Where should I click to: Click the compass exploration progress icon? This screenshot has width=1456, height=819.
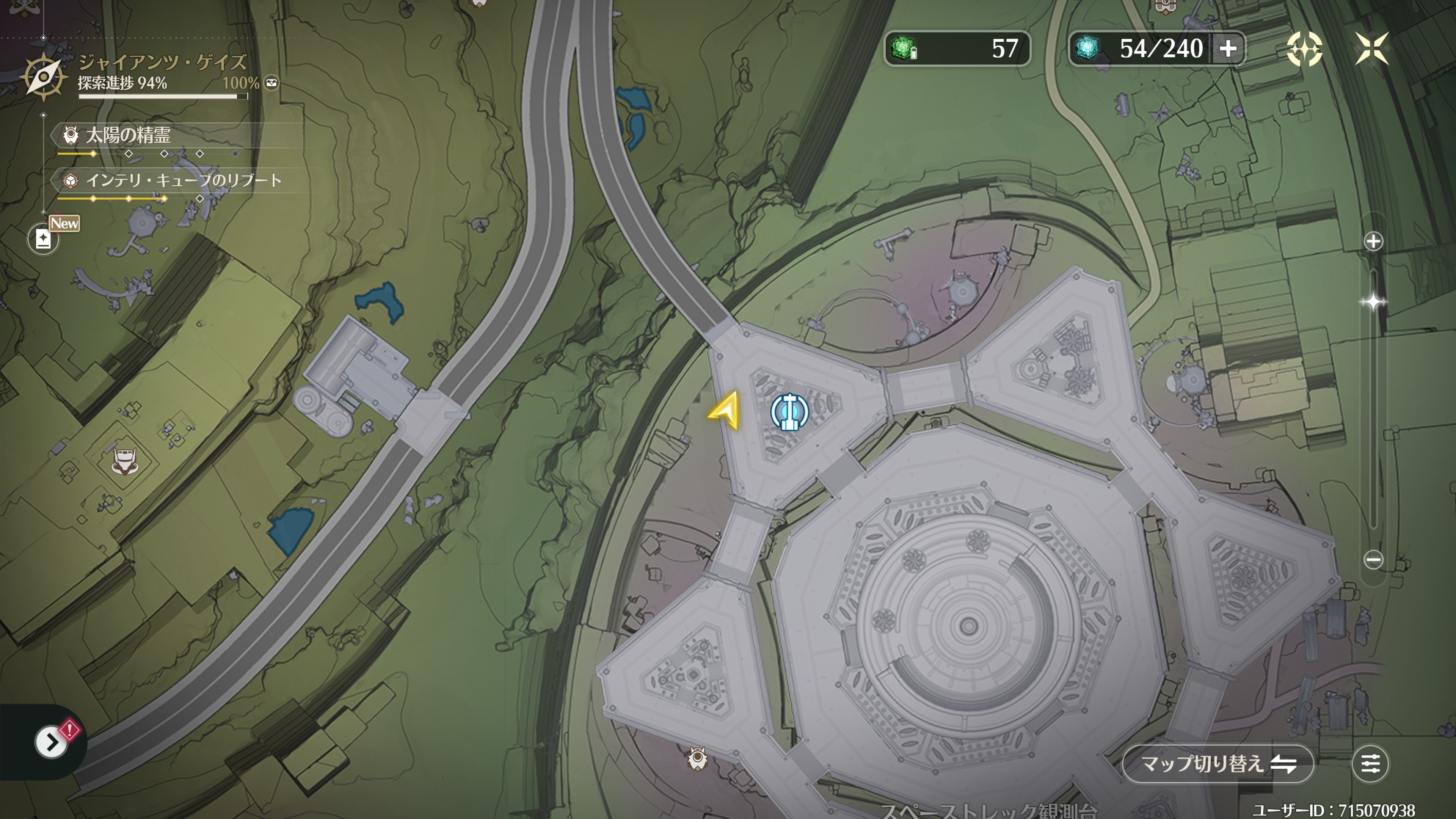pos(43,77)
